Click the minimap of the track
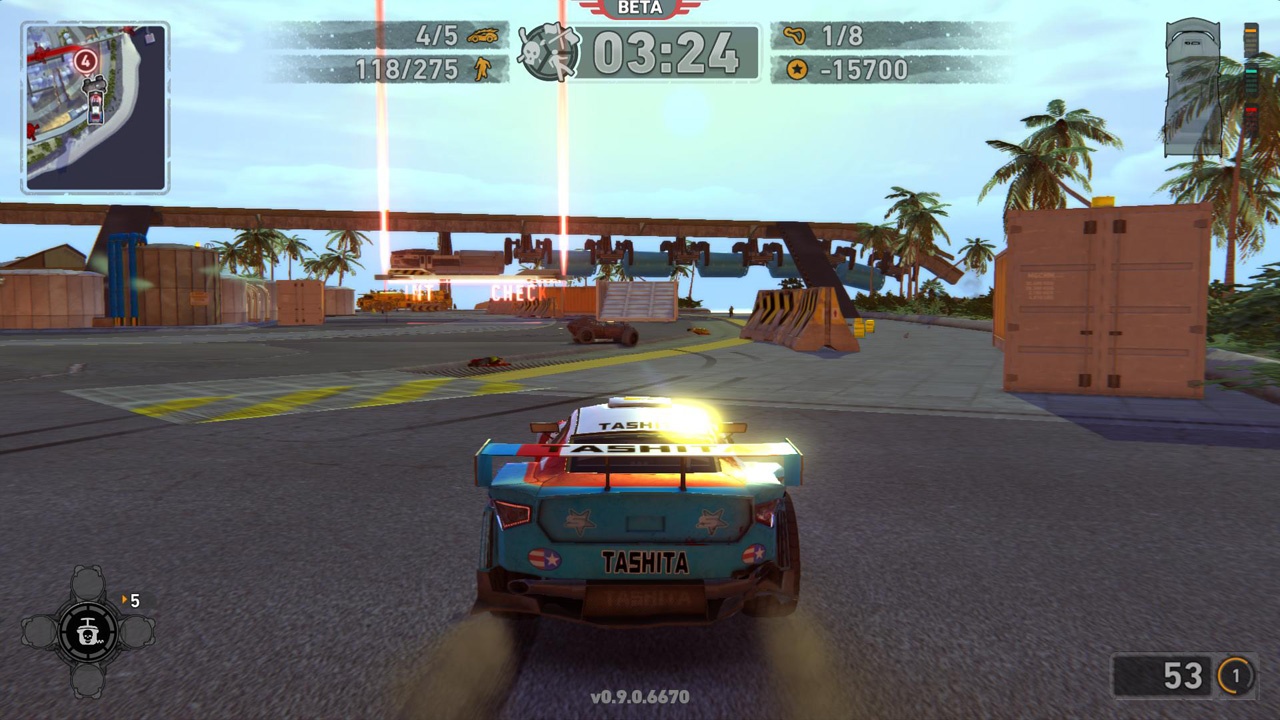The image size is (1280, 720). click(95, 108)
